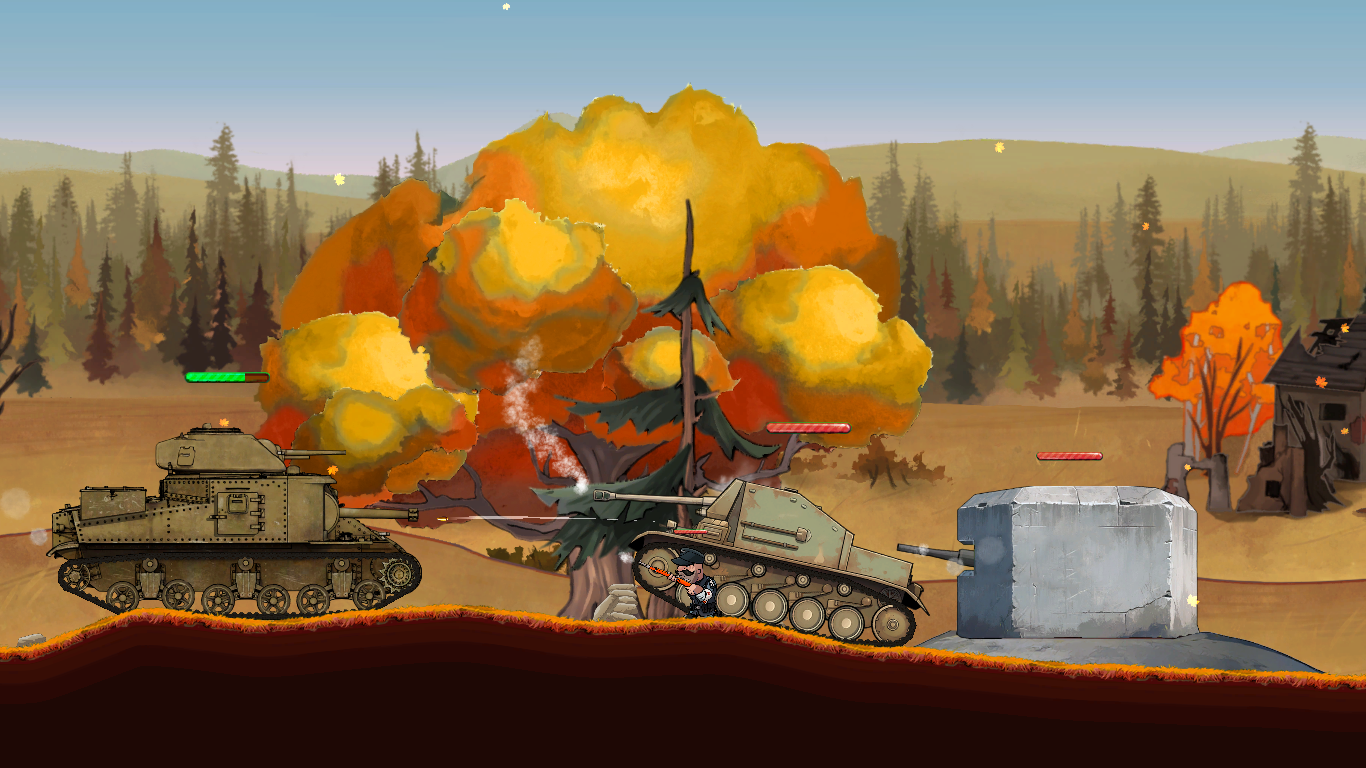The width and height of the screenshot is (1366, 768).
Task: Click the wooden steps beside the tree
Action: 618,603
